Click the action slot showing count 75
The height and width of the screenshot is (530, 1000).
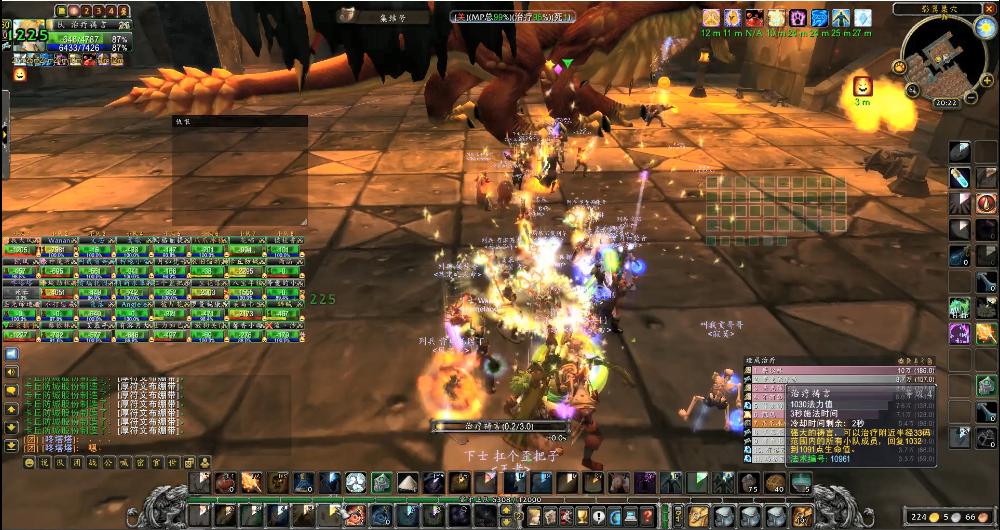[x=749, y=484]
